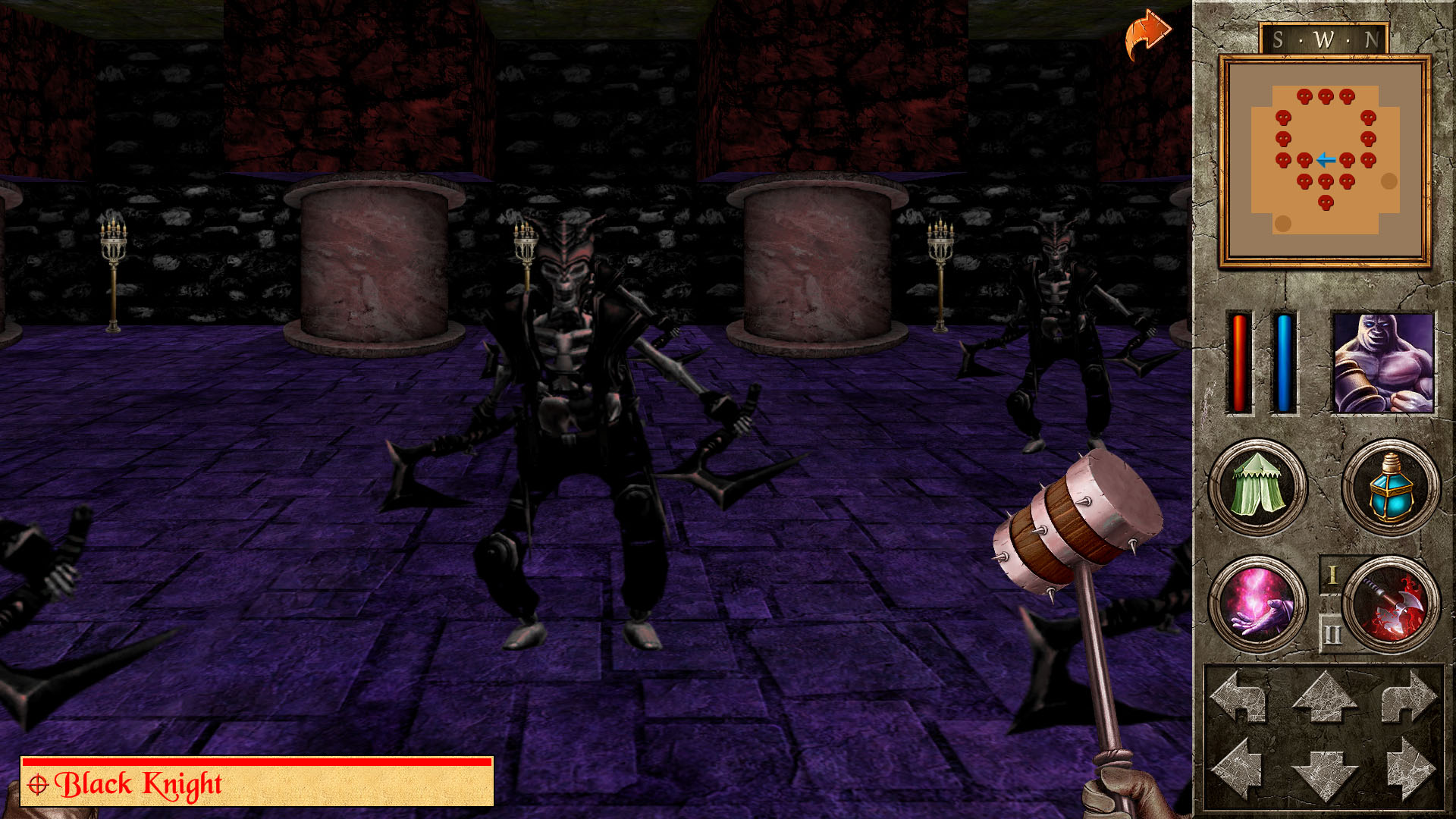
Task: Open the character portrait sheet
Action: point(1383,362)
